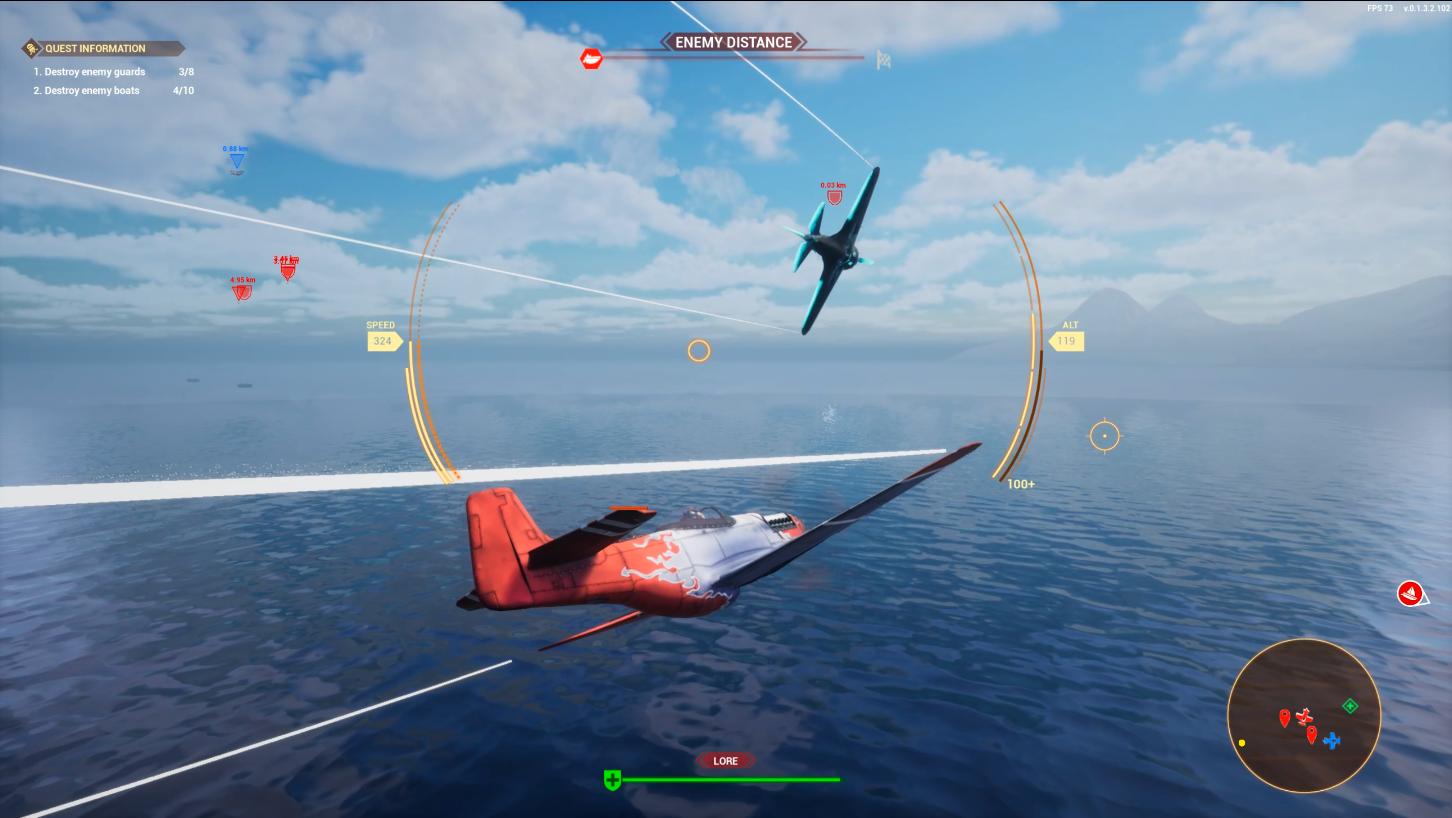Select the blue plane icon on the minimap
Image resolution: width=1452 pixels, height=818 pixels.
coord(1331,741)
